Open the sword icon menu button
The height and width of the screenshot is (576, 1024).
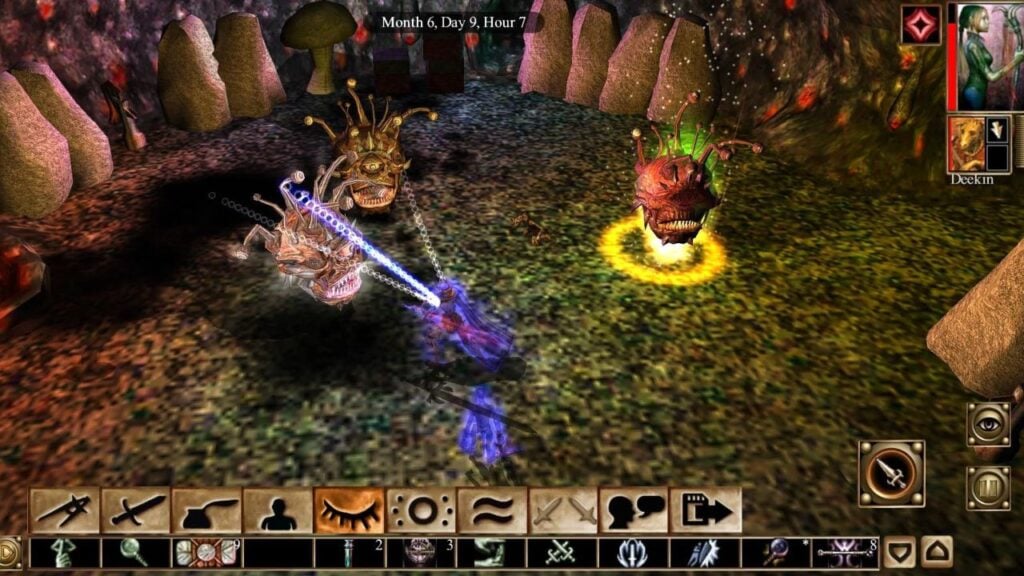136,511
